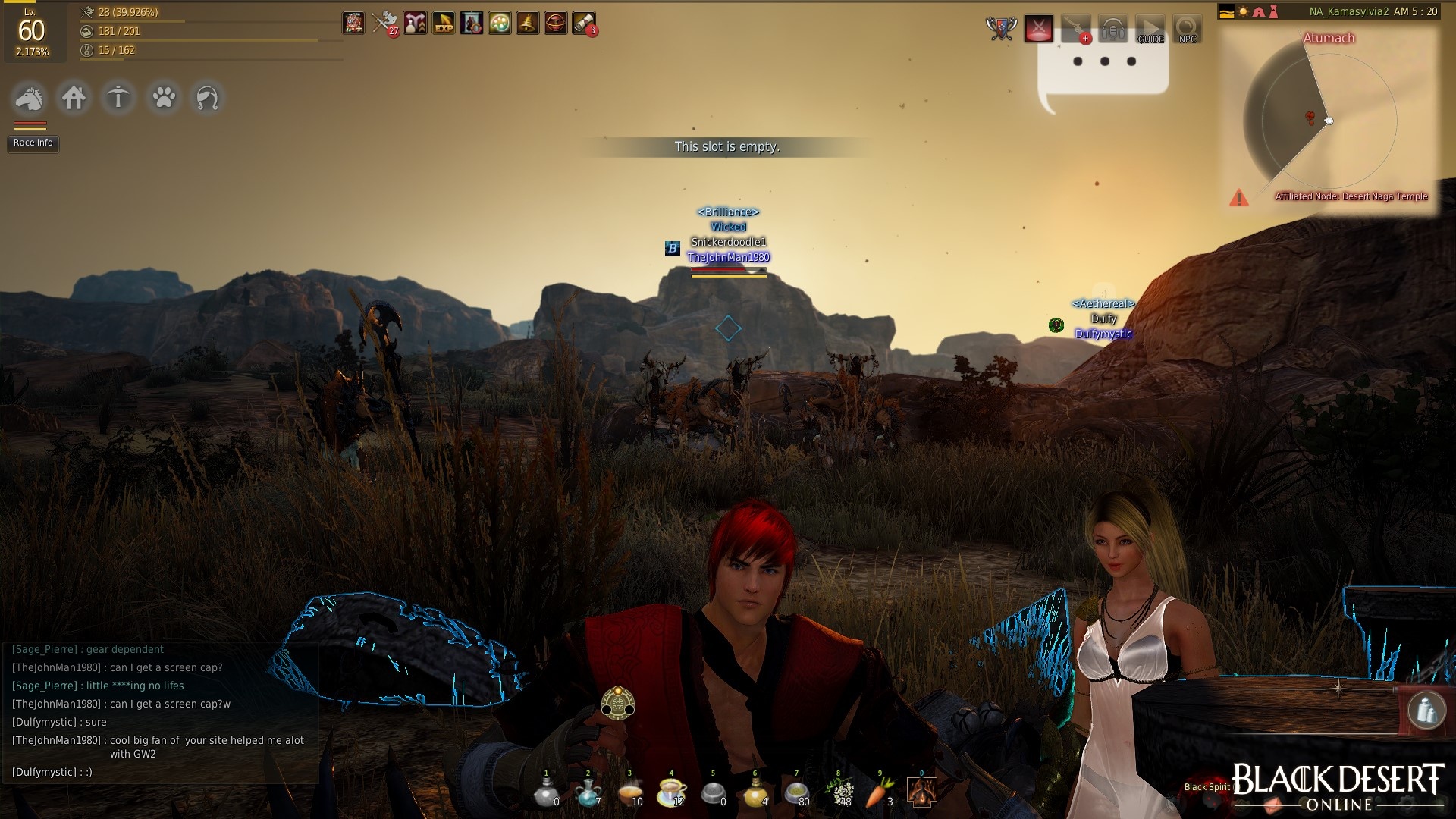Open the horse mount icon

pos(30,98)
